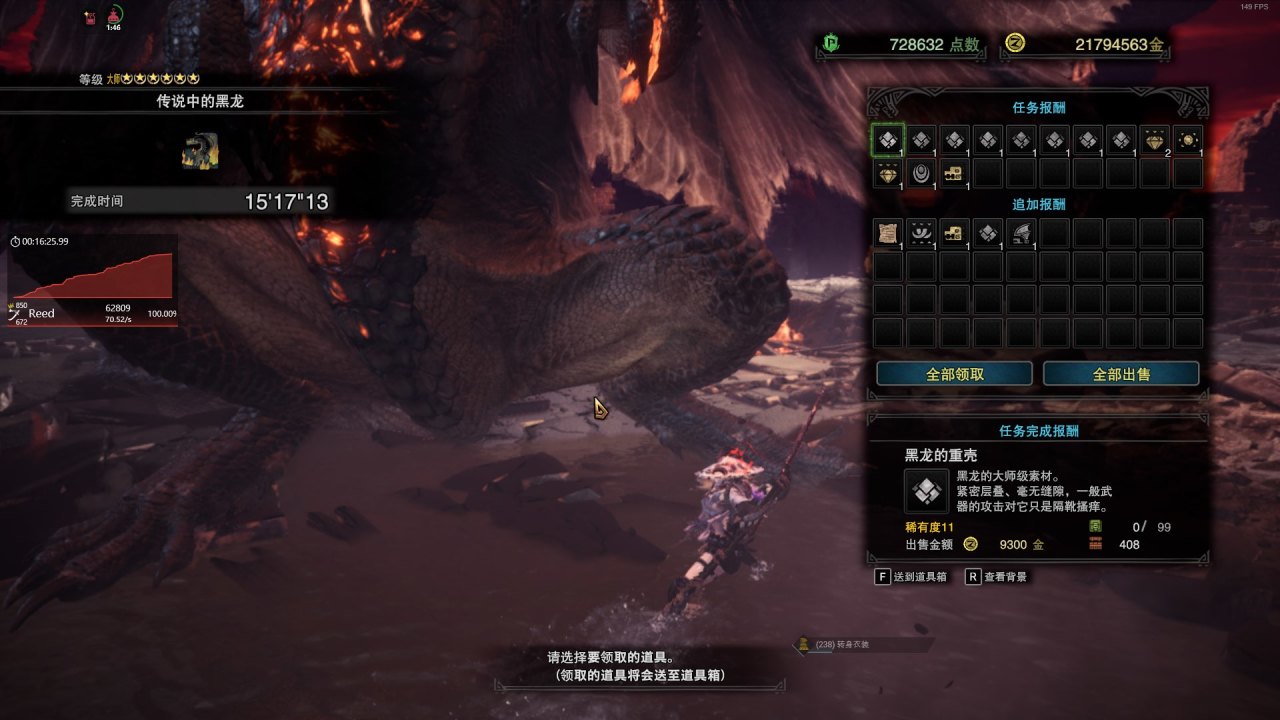Select the gold sun orb reward slot
Screen dimensions: 1280x720
point(1188,140)
